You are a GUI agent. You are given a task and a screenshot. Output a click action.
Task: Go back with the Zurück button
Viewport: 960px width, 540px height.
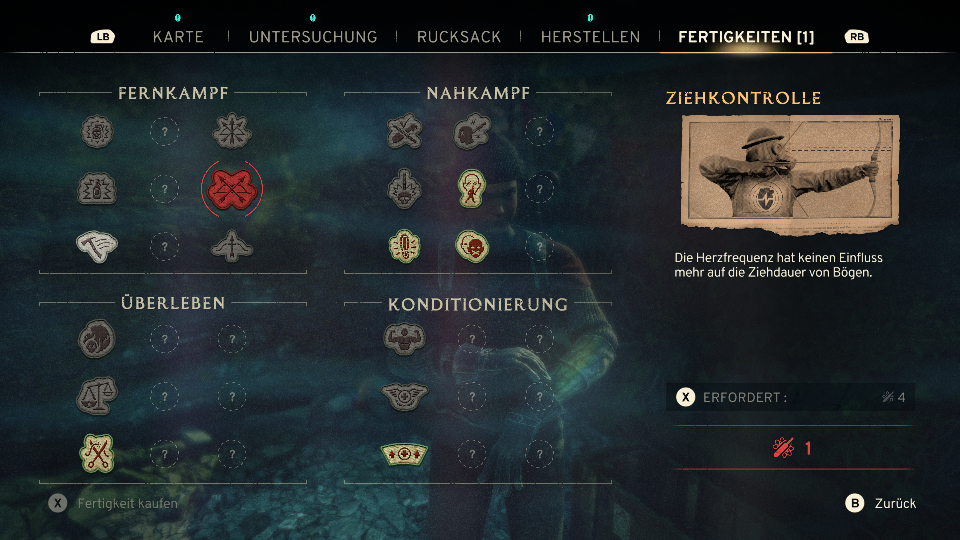pos(881,503)
